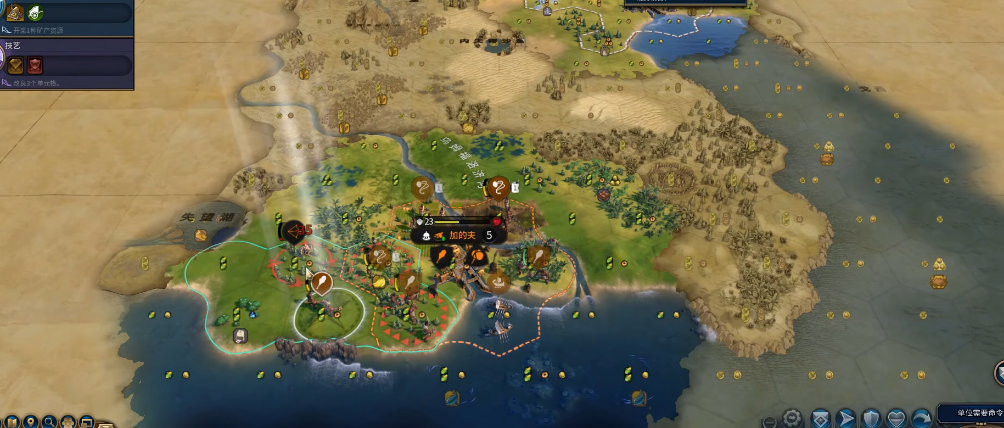Image resolution: width=1004 pixels, height=428 pixels.
Task: Choose the skip turn curved arrow action
Action: coord(920,417)
